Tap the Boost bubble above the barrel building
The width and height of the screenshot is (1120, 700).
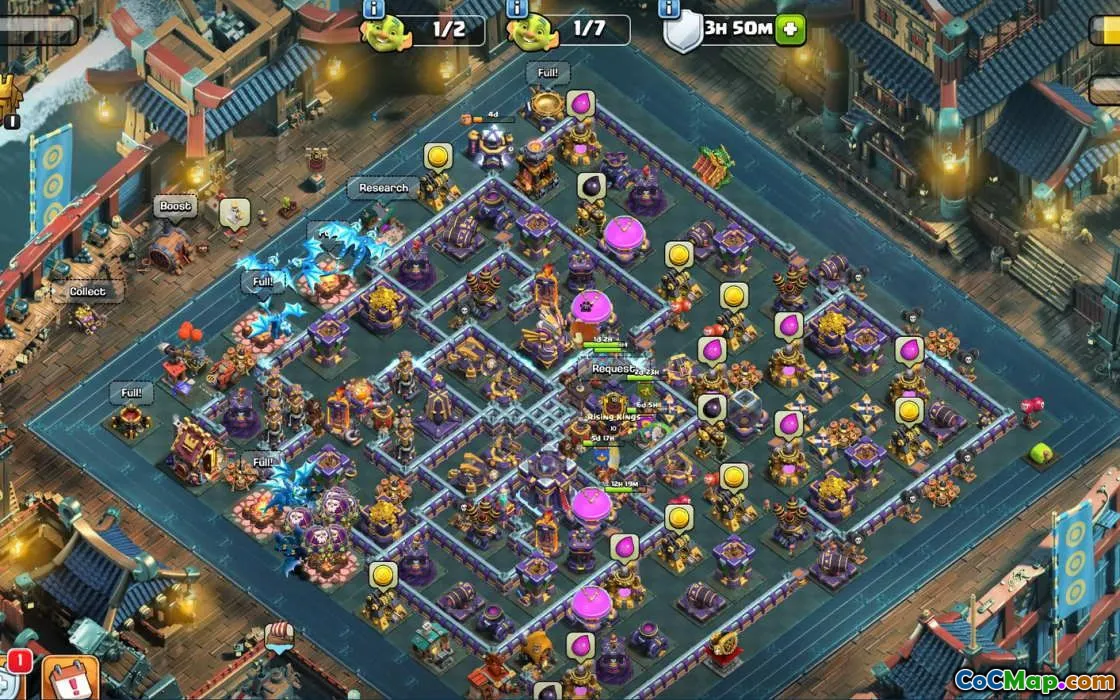[175, 207]
